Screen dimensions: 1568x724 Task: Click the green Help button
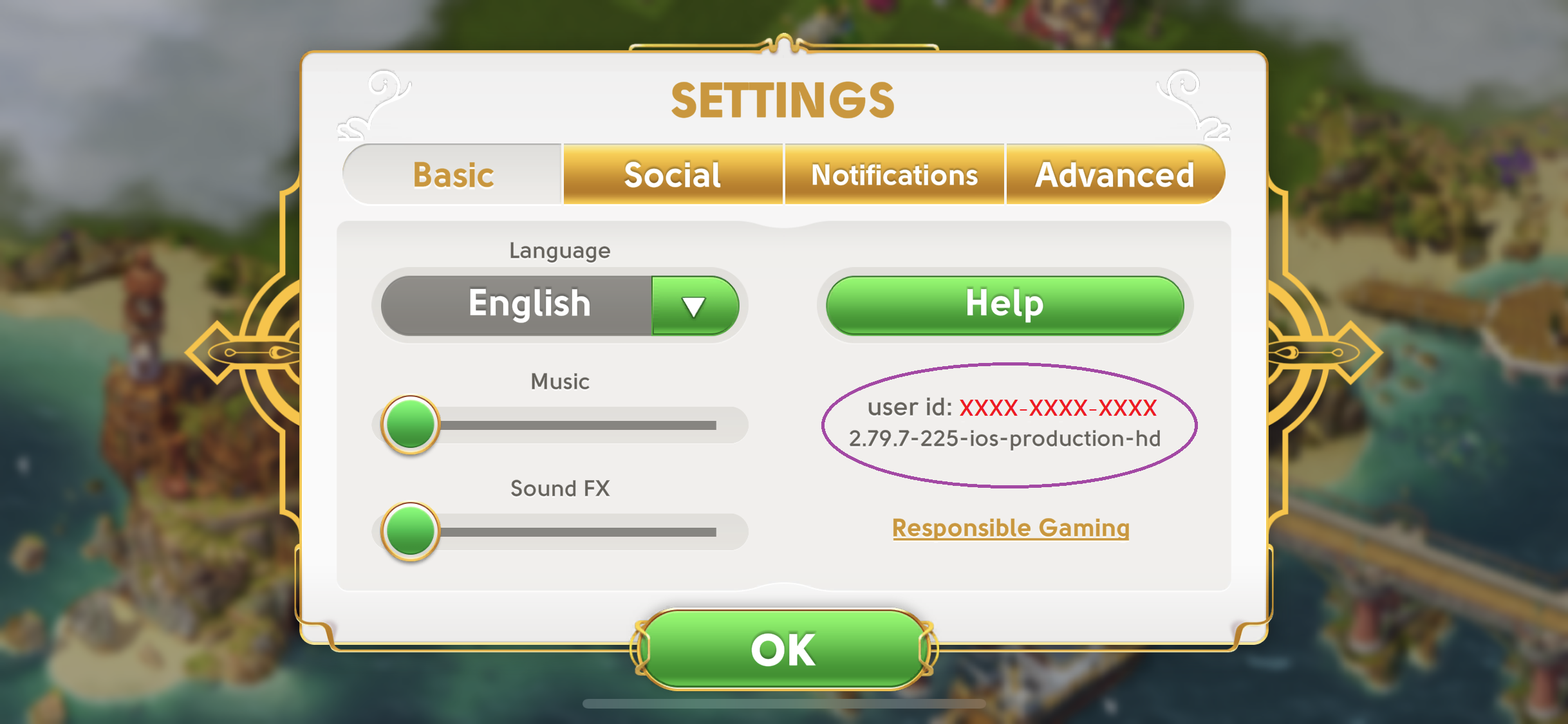tap(1004, 305)
